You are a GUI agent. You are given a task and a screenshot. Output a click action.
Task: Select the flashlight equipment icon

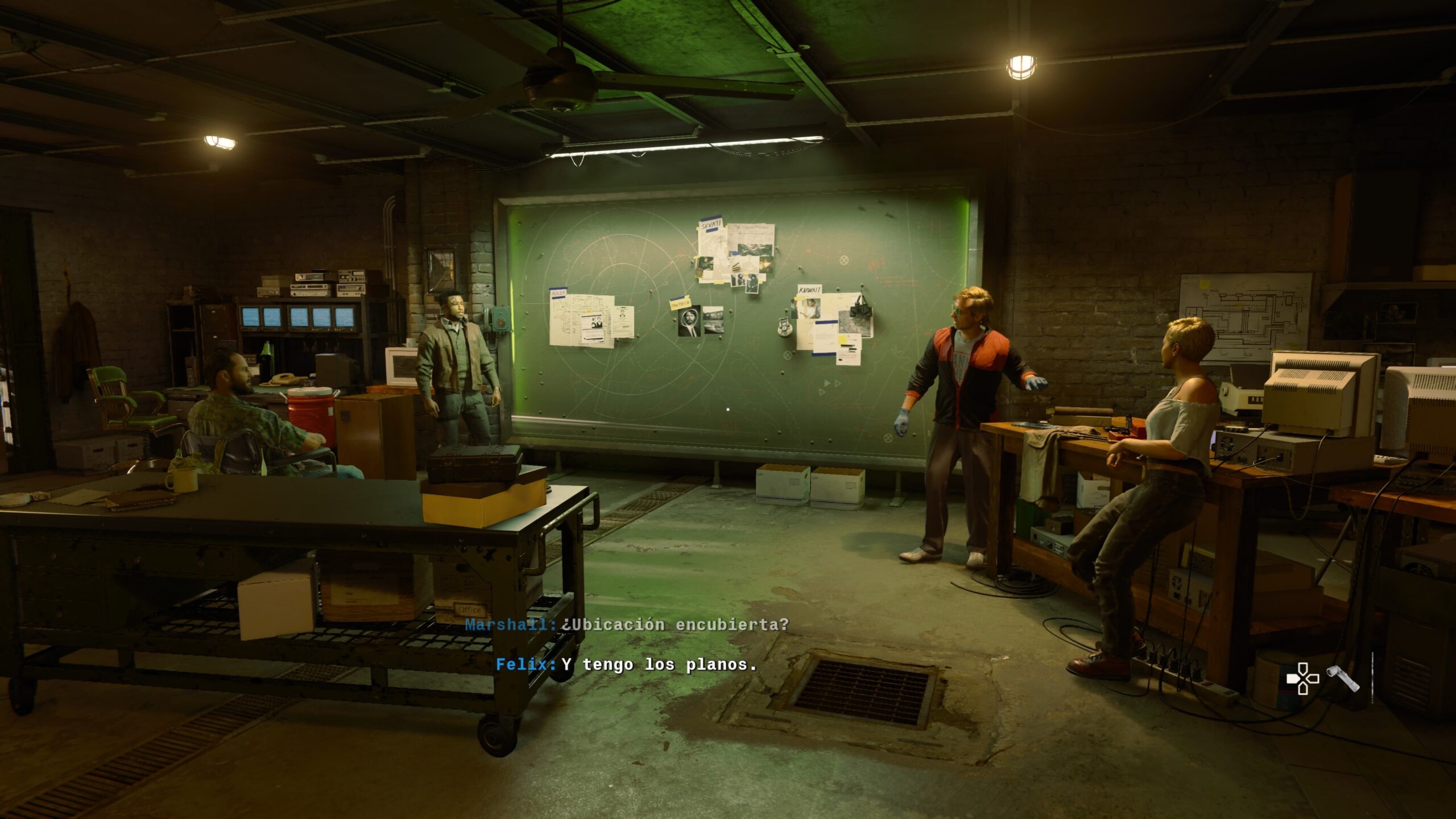pyautogui.click(x=1343, y=679)
